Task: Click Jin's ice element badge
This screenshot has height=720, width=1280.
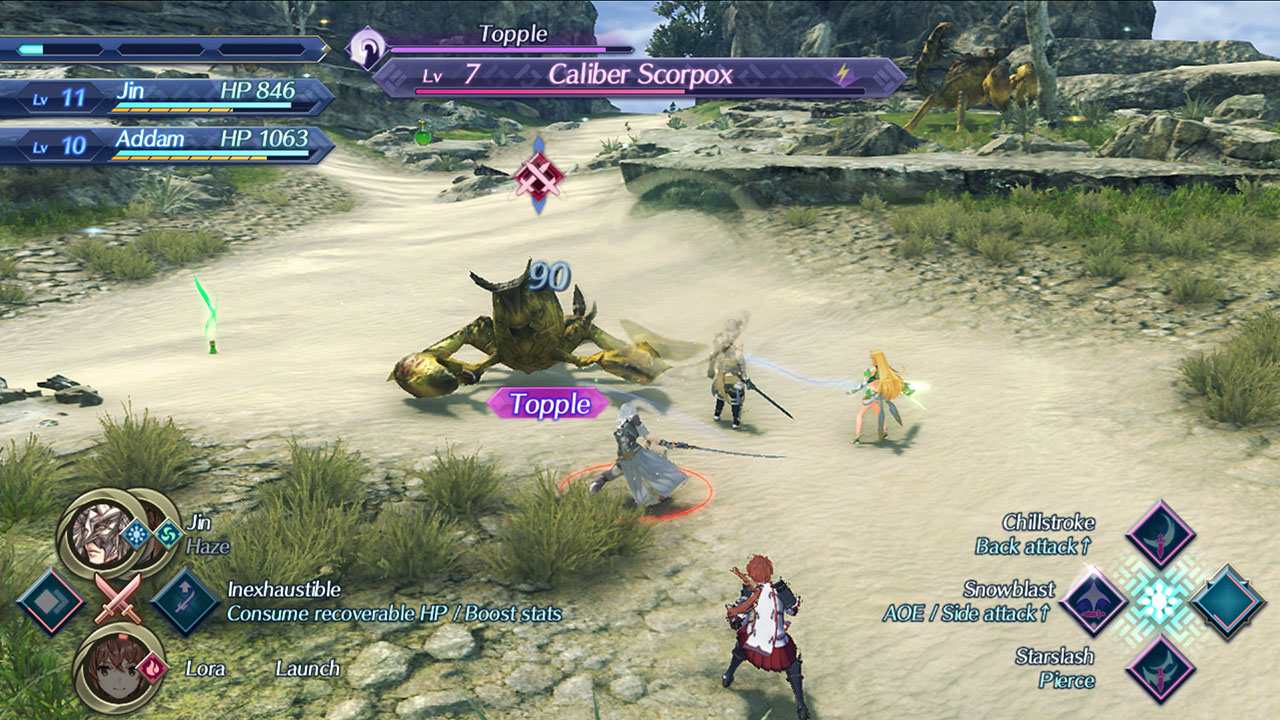Action: (137, 534)
